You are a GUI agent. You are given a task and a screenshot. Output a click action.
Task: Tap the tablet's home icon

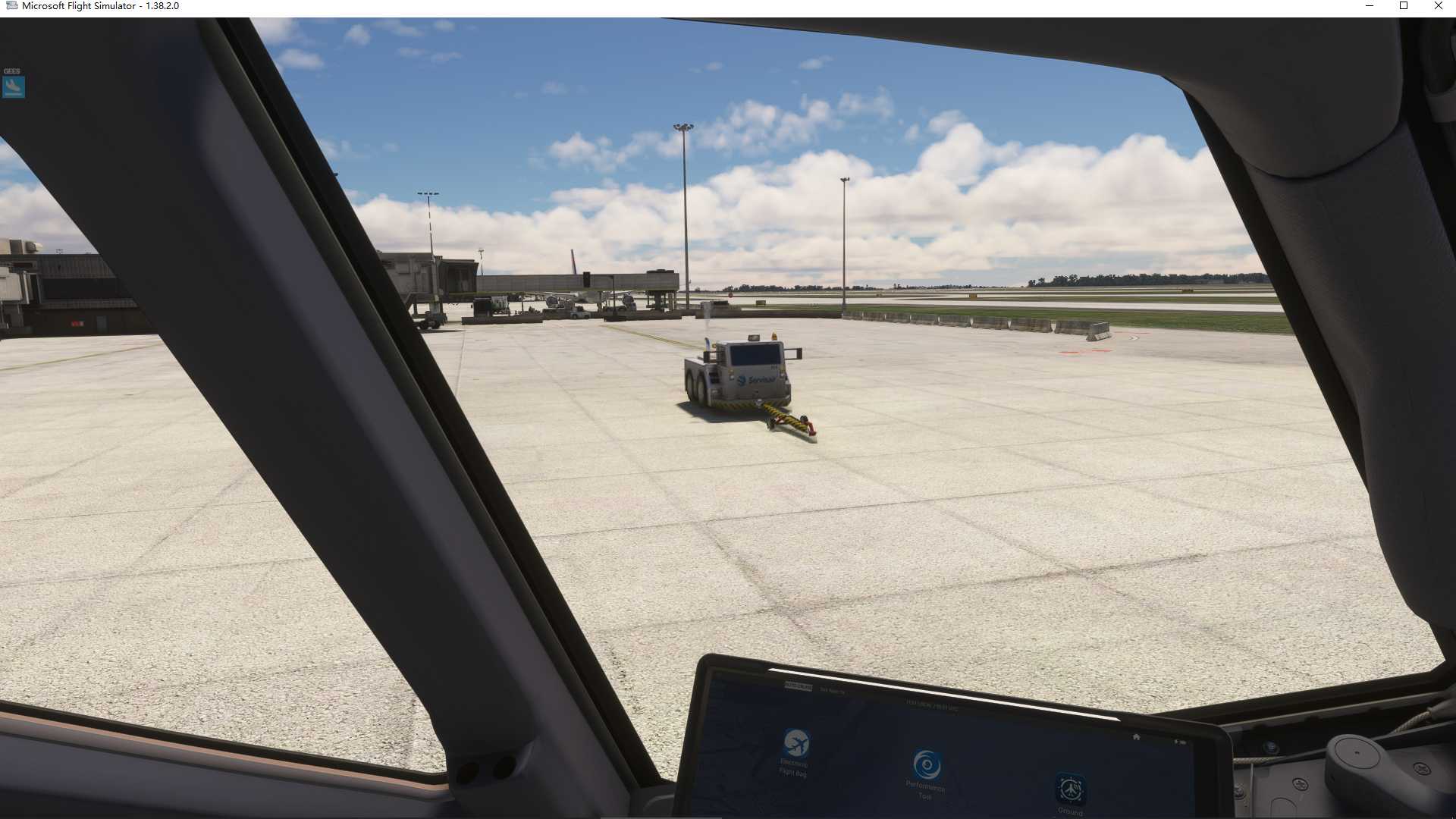(x=1136, y=736)
